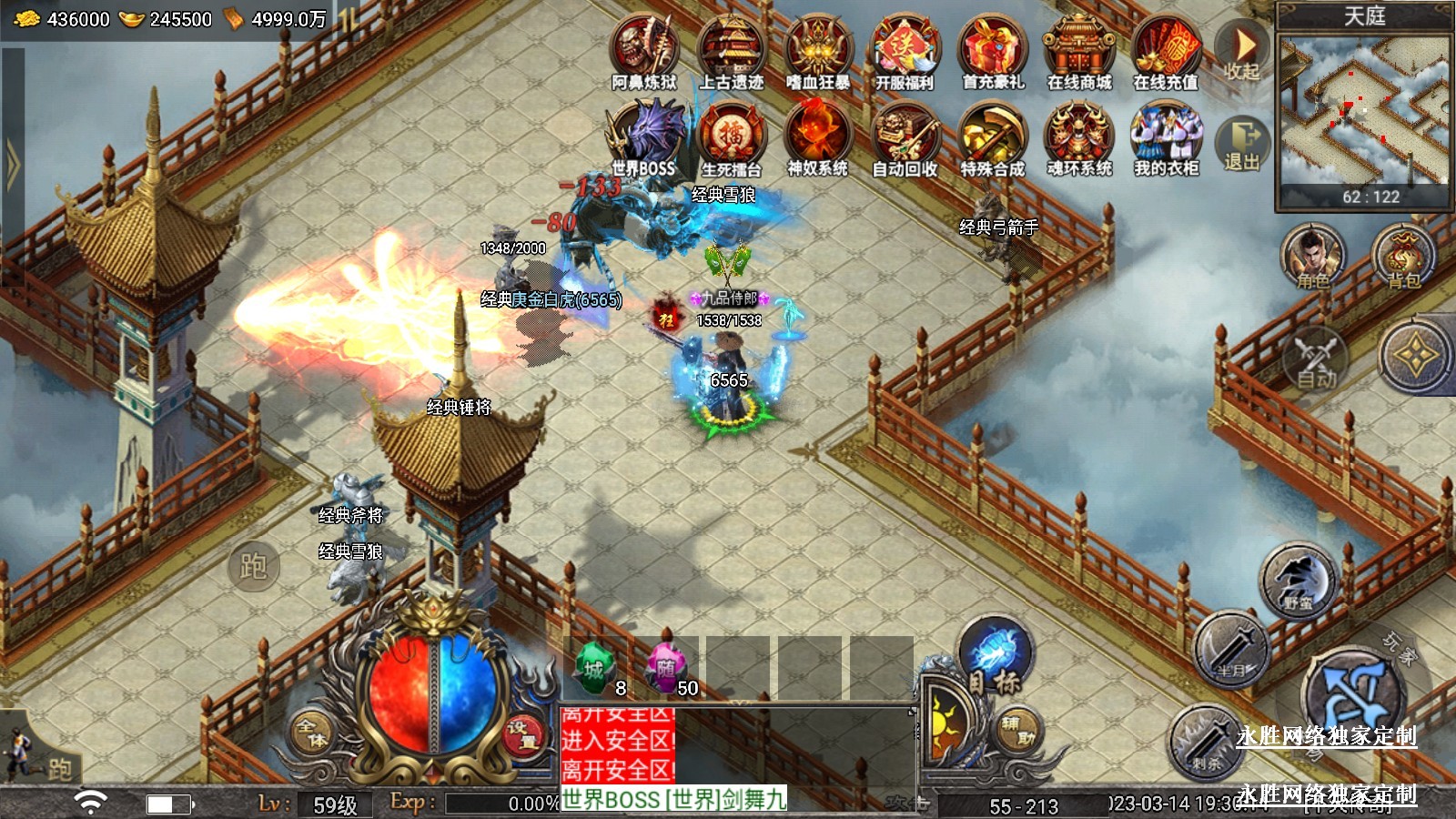The image size is (1456, 819).
Task: Open the 我的衣柜 wardrobe
Action: (x=1166, y=138)
